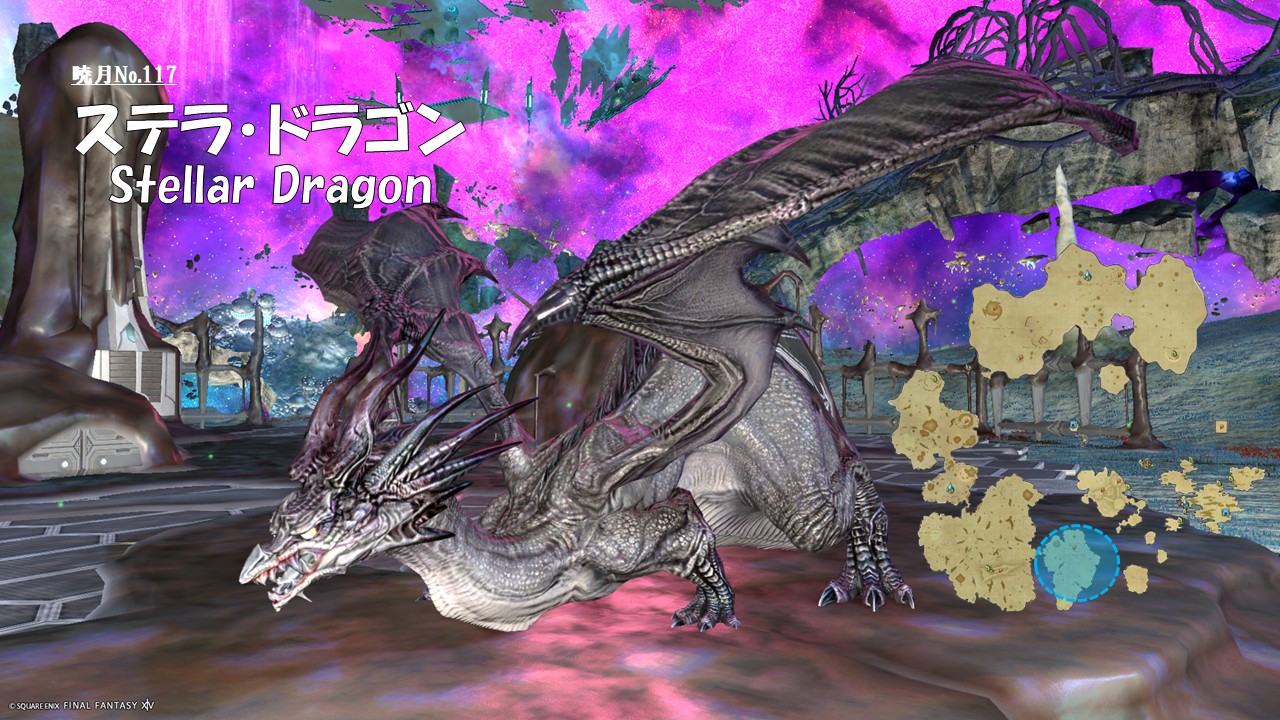The height and width of the screenshot is (720, 1280).
Task: Select the highlighted blue region on the map
Action: tap(1076, 564)
